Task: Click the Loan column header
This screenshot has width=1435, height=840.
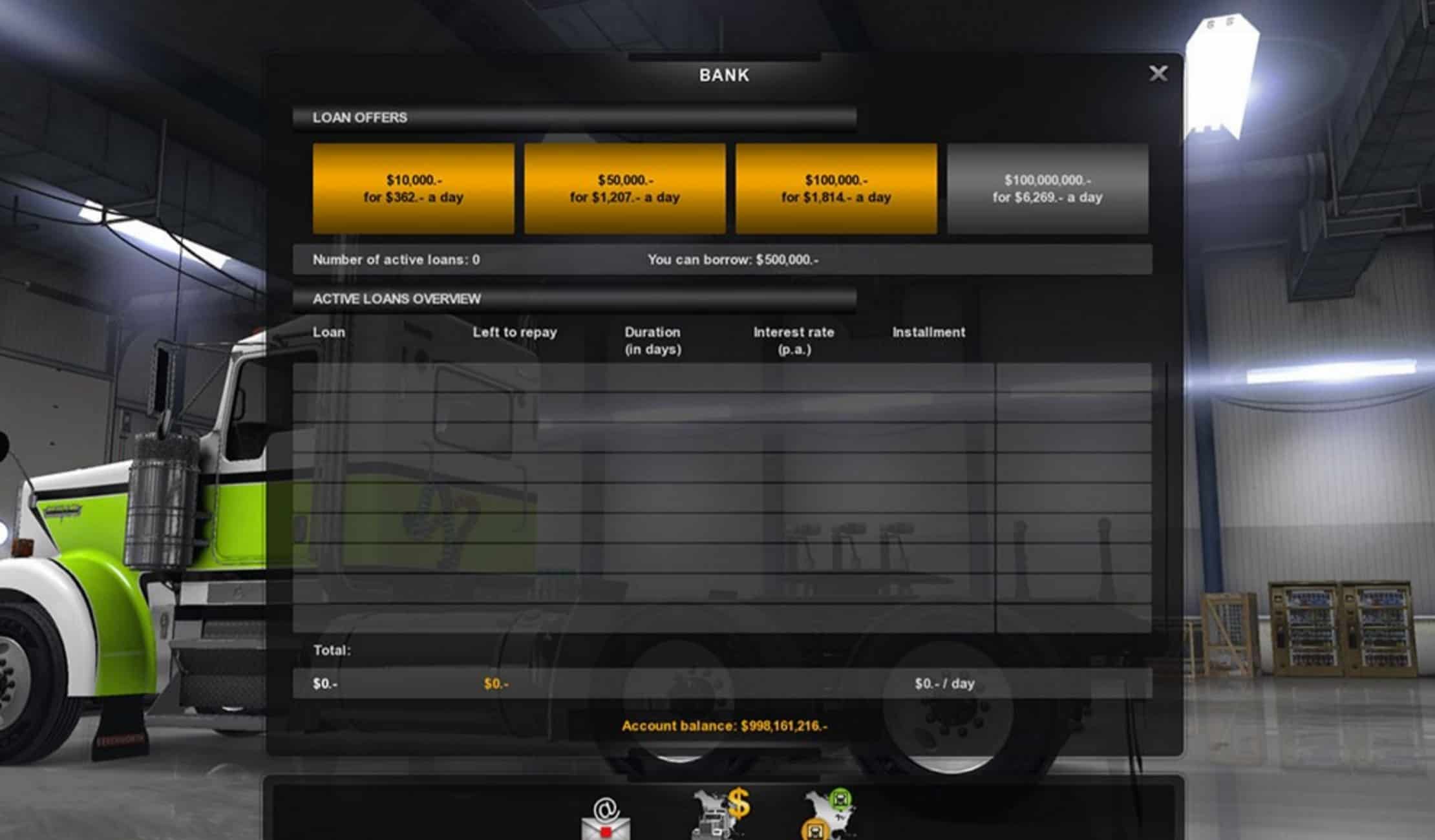Action: point(330,332)
